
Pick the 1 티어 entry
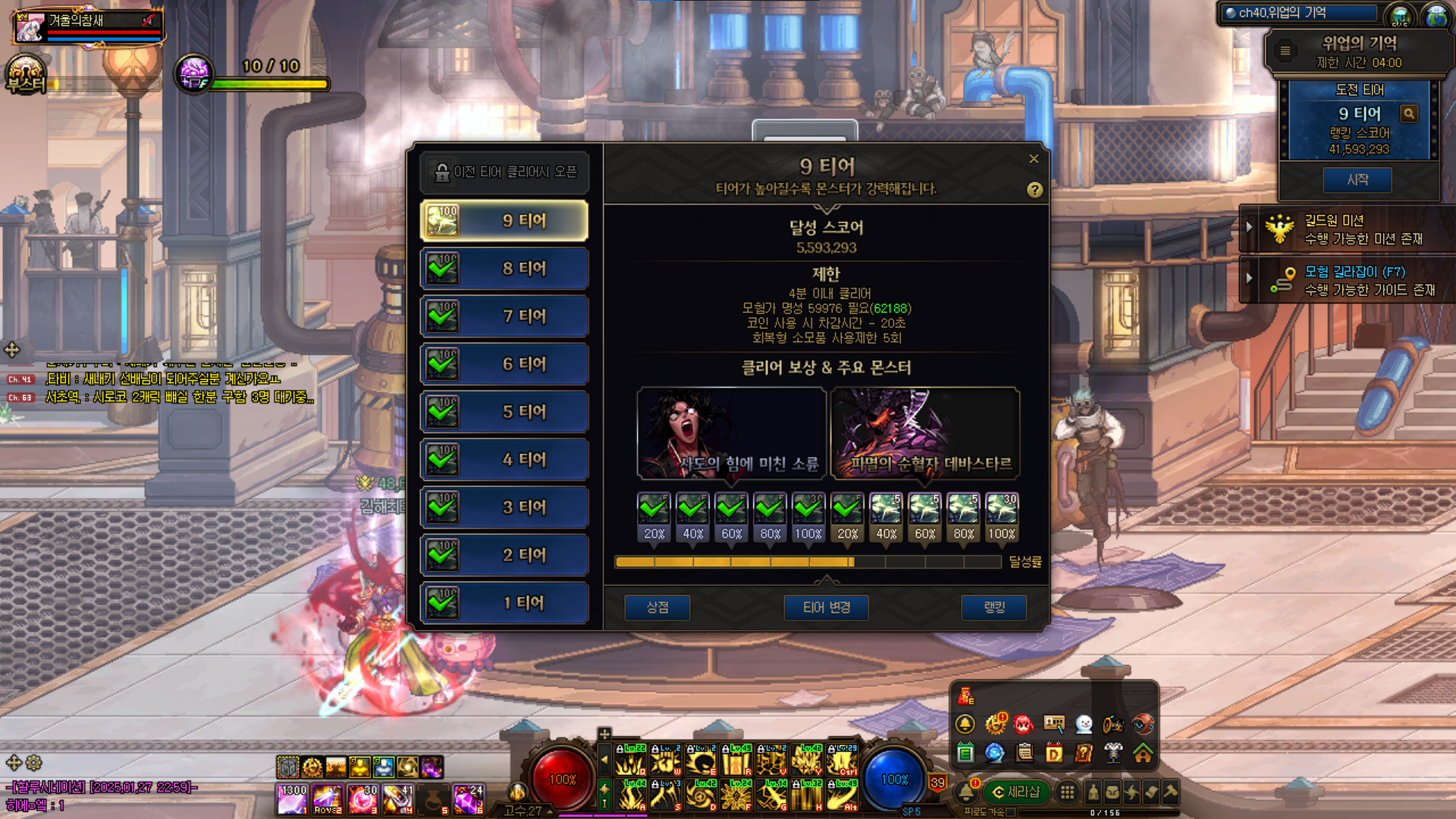[504, 603]
